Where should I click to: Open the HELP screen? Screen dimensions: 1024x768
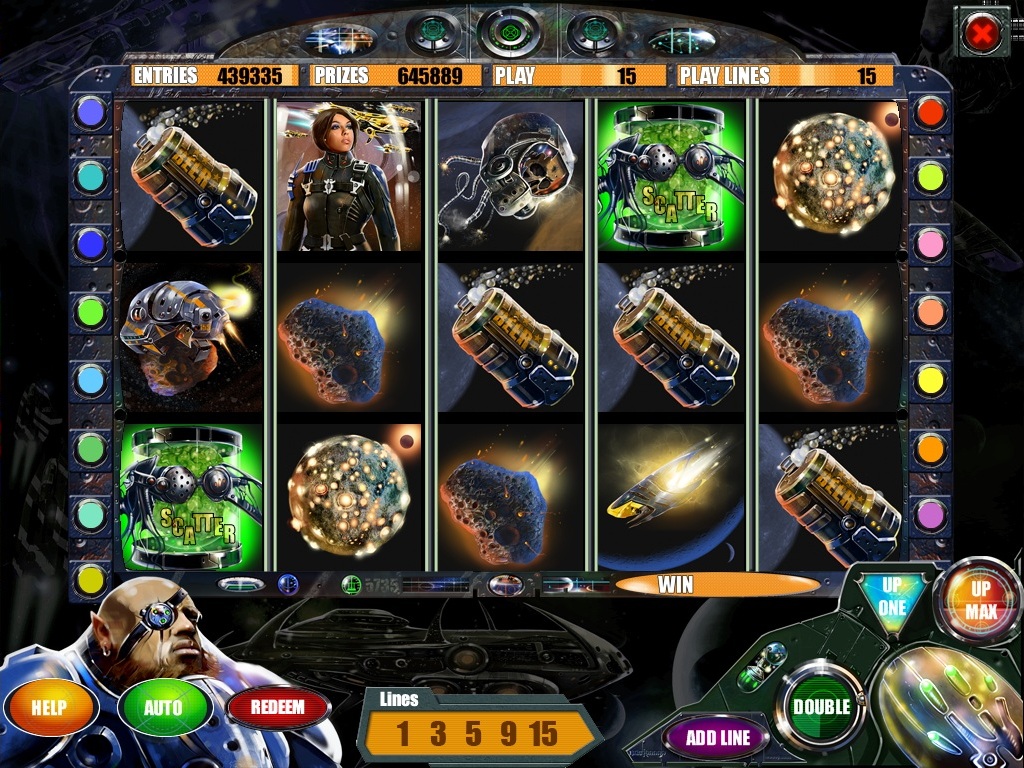pyautogui.click(x=50, y=708)
